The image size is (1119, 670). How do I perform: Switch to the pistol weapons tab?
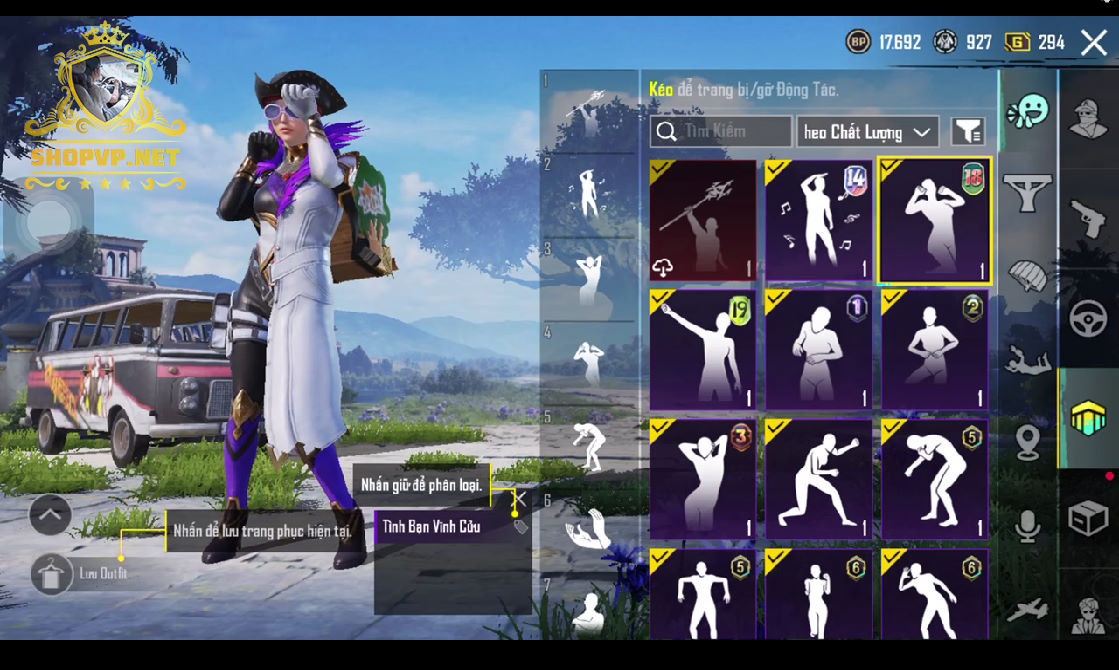(1088, 213)
